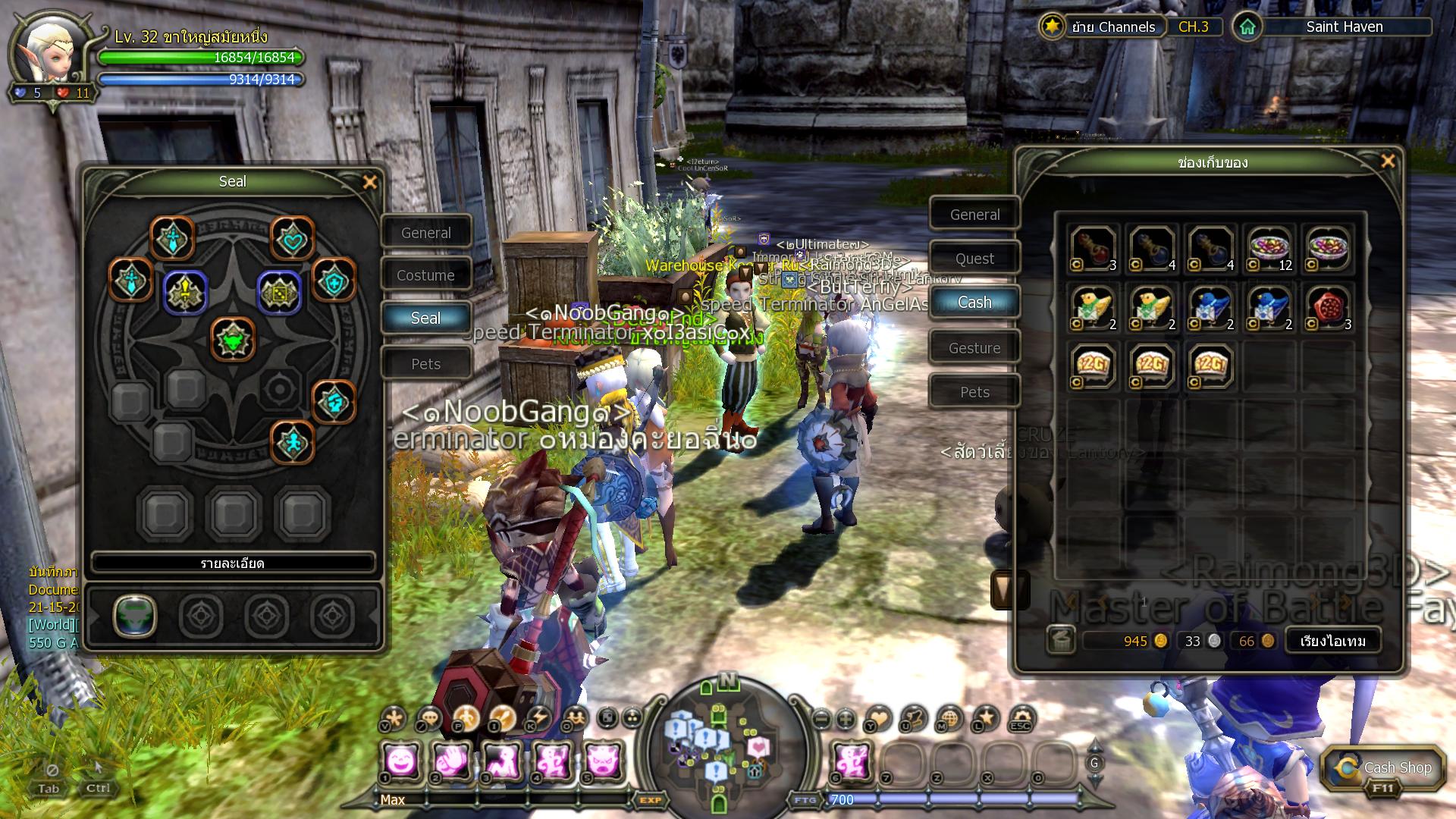Switch to the Quest inventory tab
This screenshot has width=1456, height=819.
[x=974, y=259]
